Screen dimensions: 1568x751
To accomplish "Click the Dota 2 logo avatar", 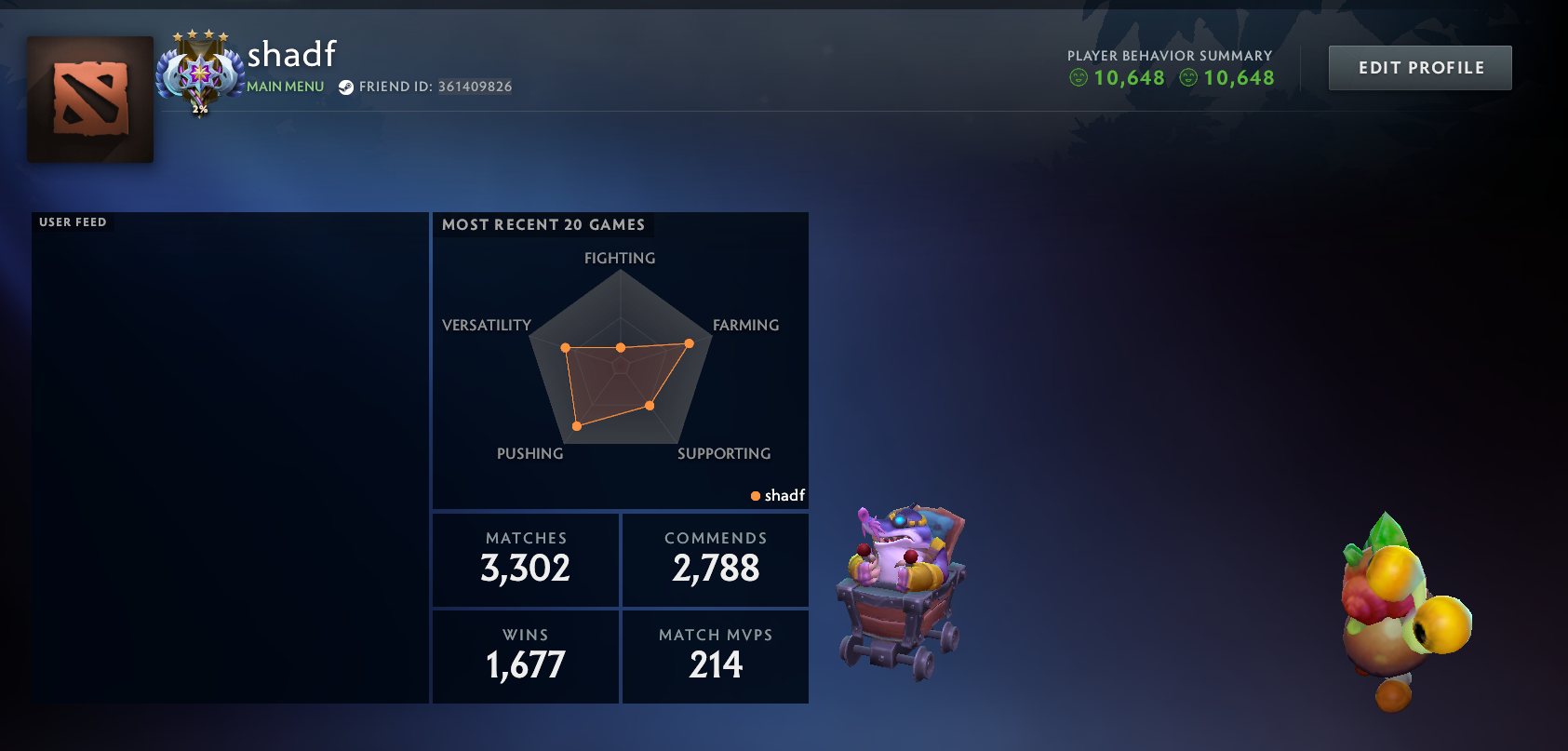I will (89, 100).
